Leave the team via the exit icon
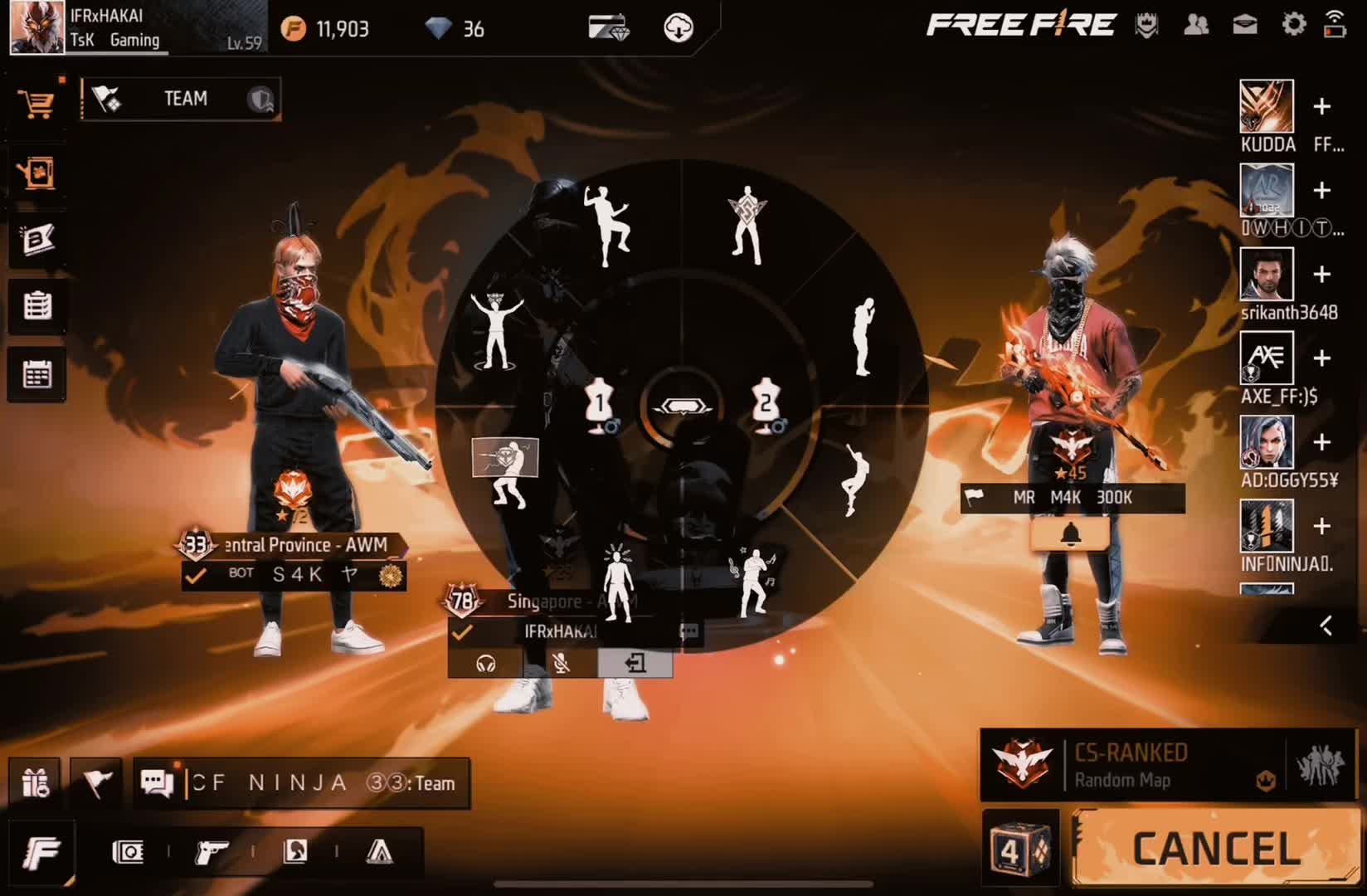 tap(635, 663)
